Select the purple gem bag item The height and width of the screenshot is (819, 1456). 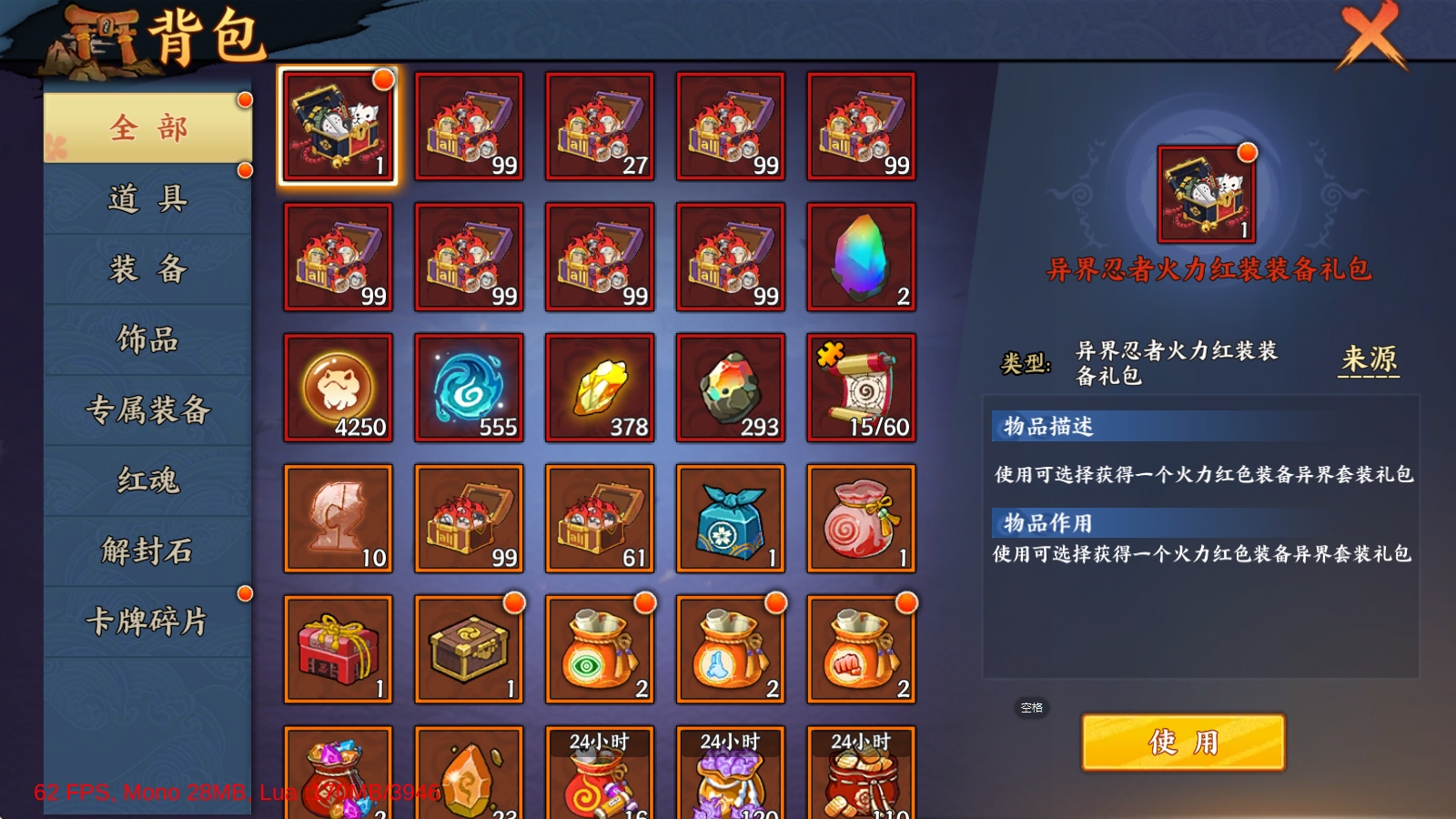338,778
